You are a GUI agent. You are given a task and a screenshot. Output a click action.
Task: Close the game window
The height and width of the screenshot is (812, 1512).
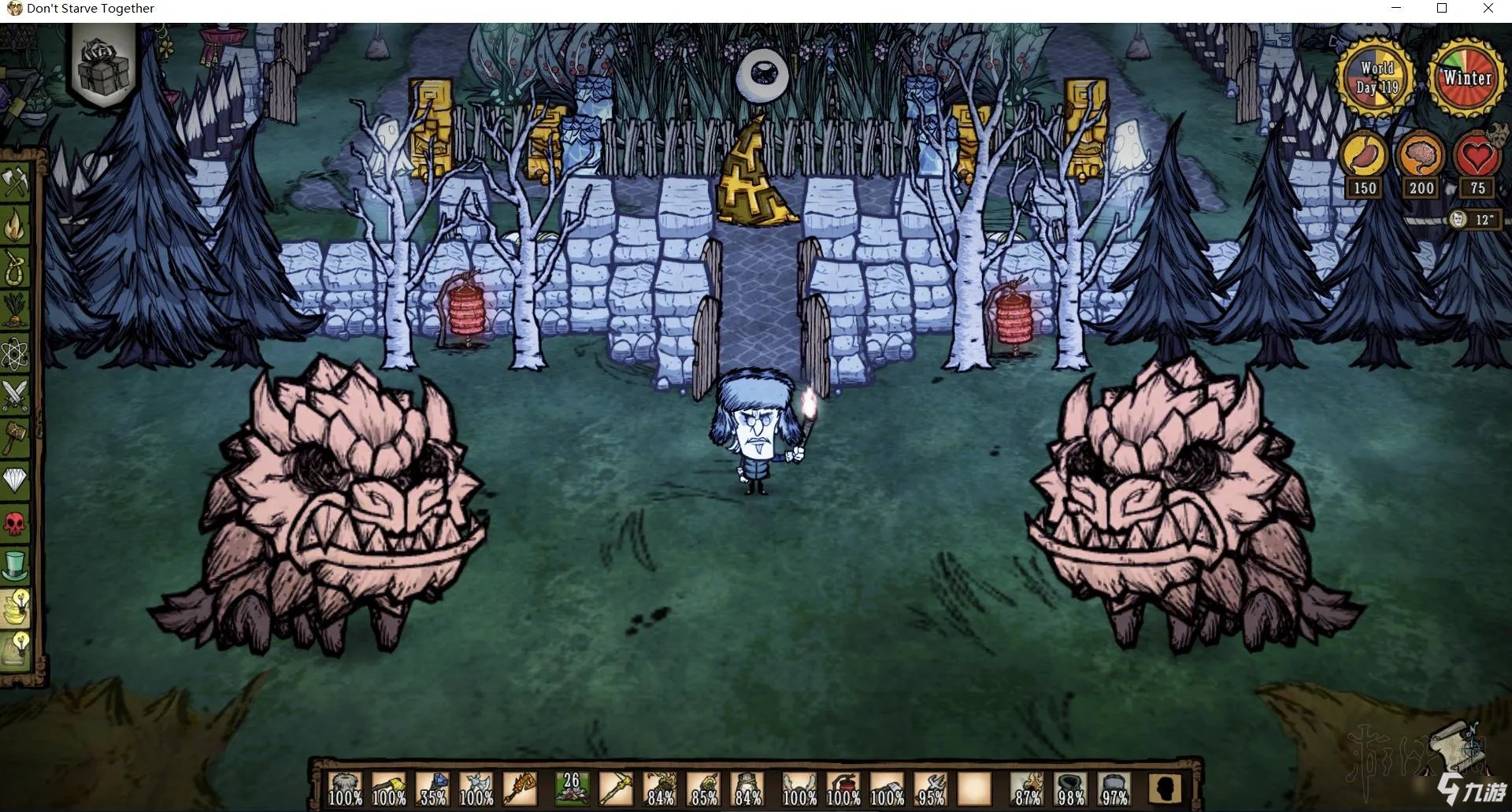(x=1488, y=9)
